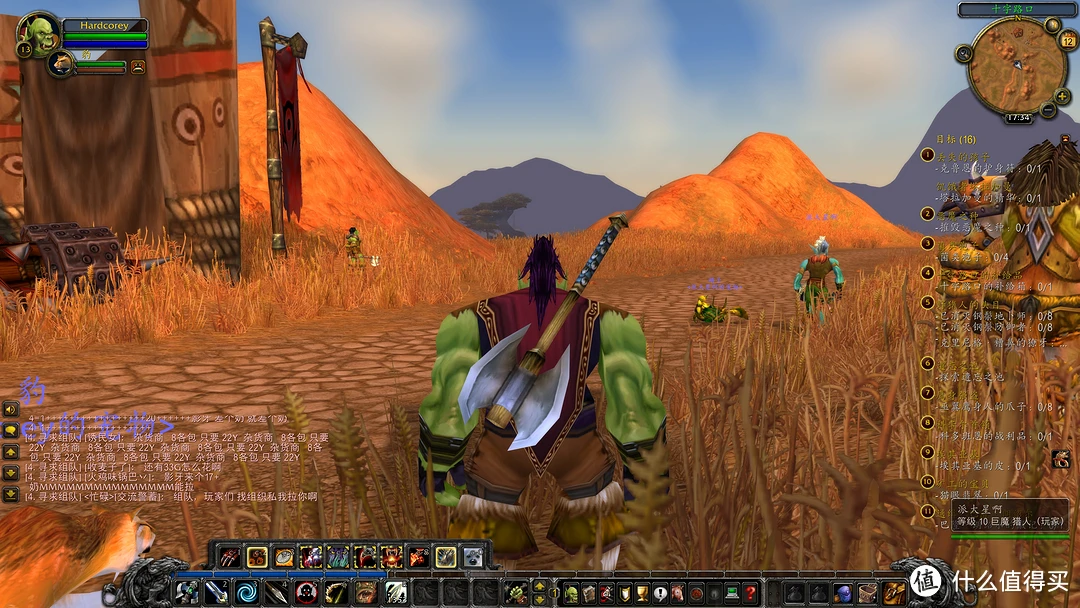Open the character info orc face micro button
The image size is (1080, 608).
[570, 592]
